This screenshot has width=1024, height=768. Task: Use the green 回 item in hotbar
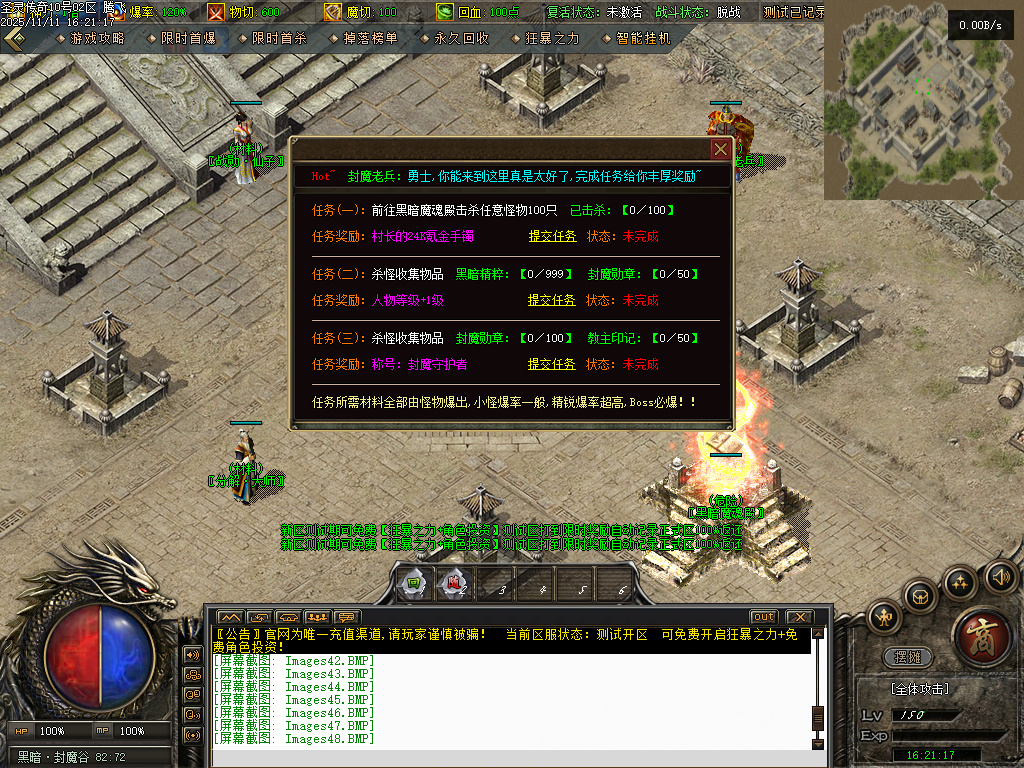pyautogui.click(x=411, y=584)
